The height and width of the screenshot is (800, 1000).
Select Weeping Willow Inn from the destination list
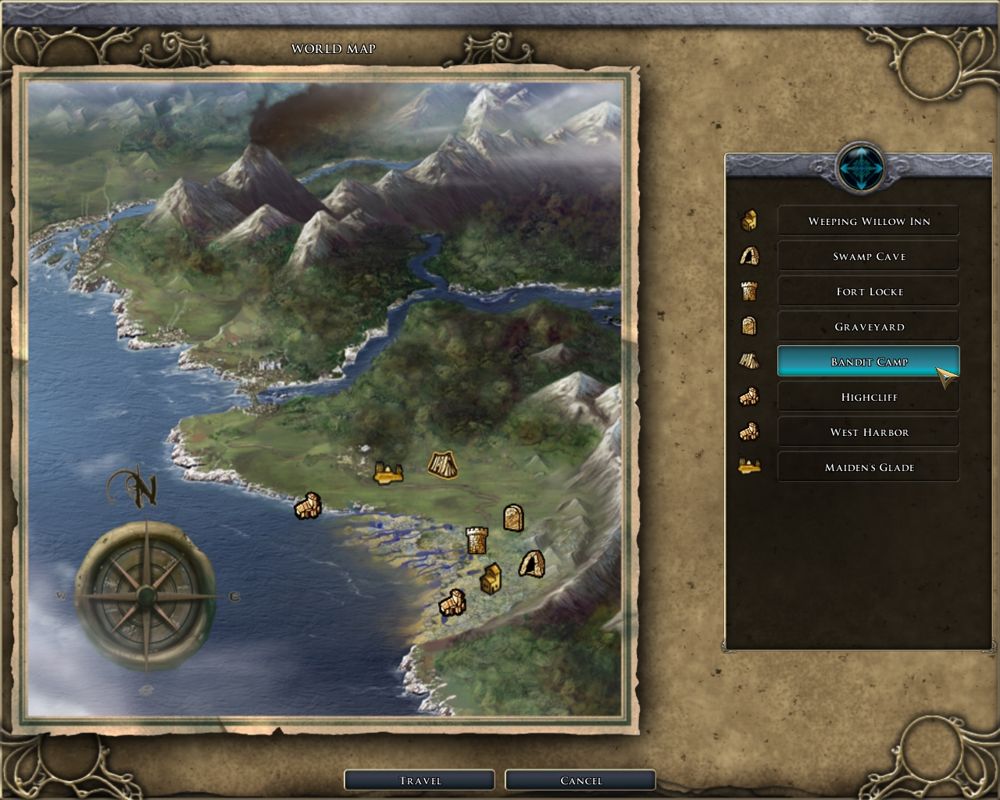point(868,221)
